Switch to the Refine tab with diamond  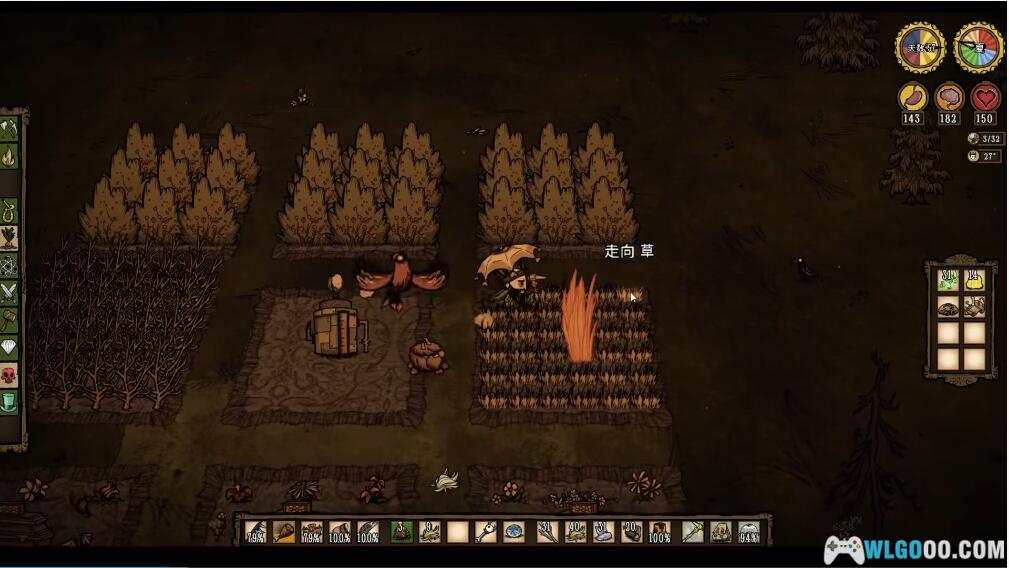(9, 347)
